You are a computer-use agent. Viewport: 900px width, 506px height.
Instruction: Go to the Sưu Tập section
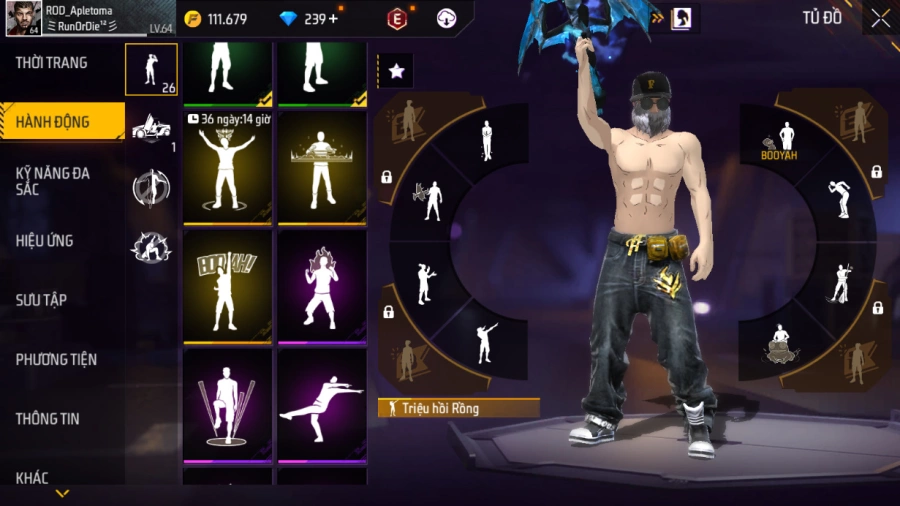tap(41, 300)
